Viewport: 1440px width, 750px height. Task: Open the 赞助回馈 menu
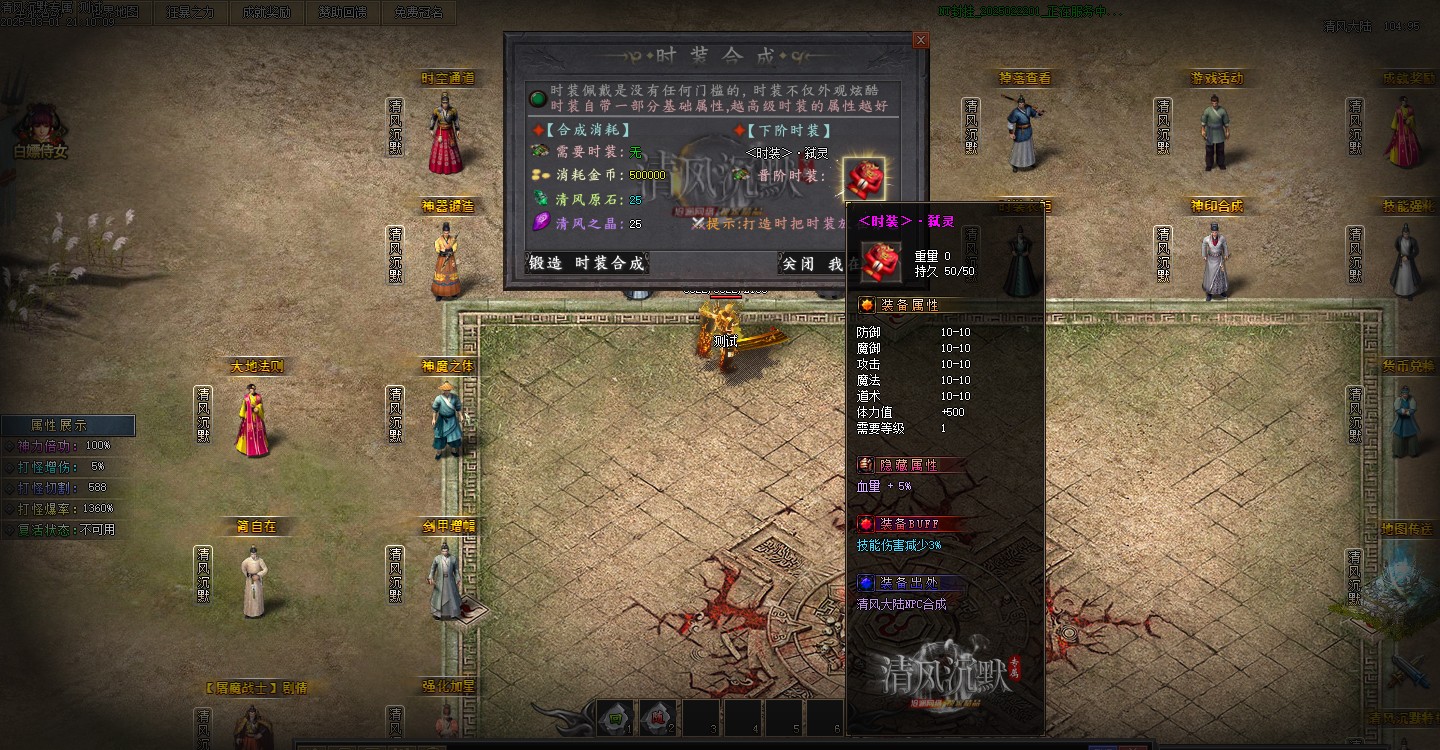pos(342,13)
